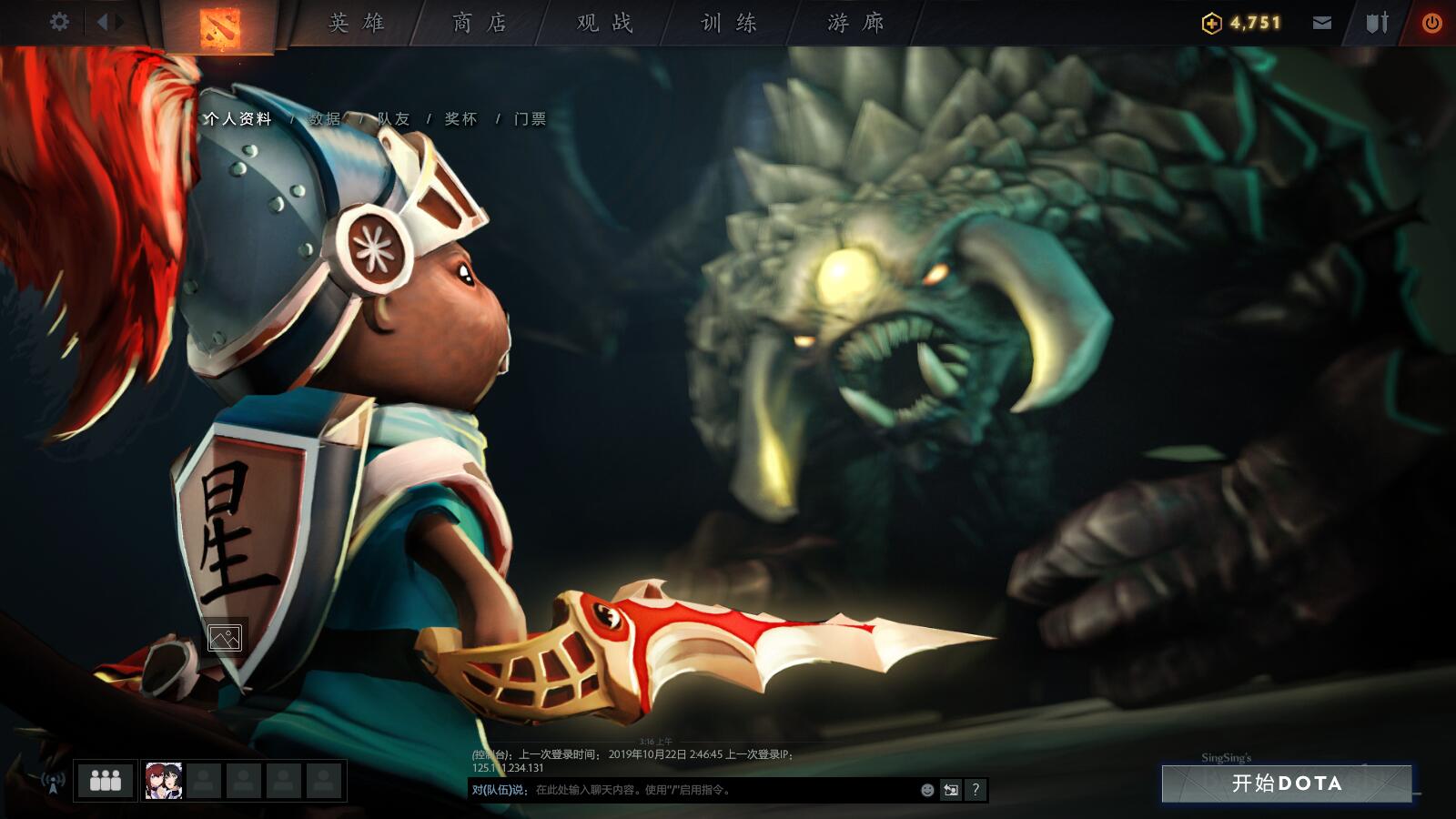Image resolution: width=1456 pixels, height=819 pixels.
Task: Open the 游廊 (Arcade) menu item
Action: 854,25
